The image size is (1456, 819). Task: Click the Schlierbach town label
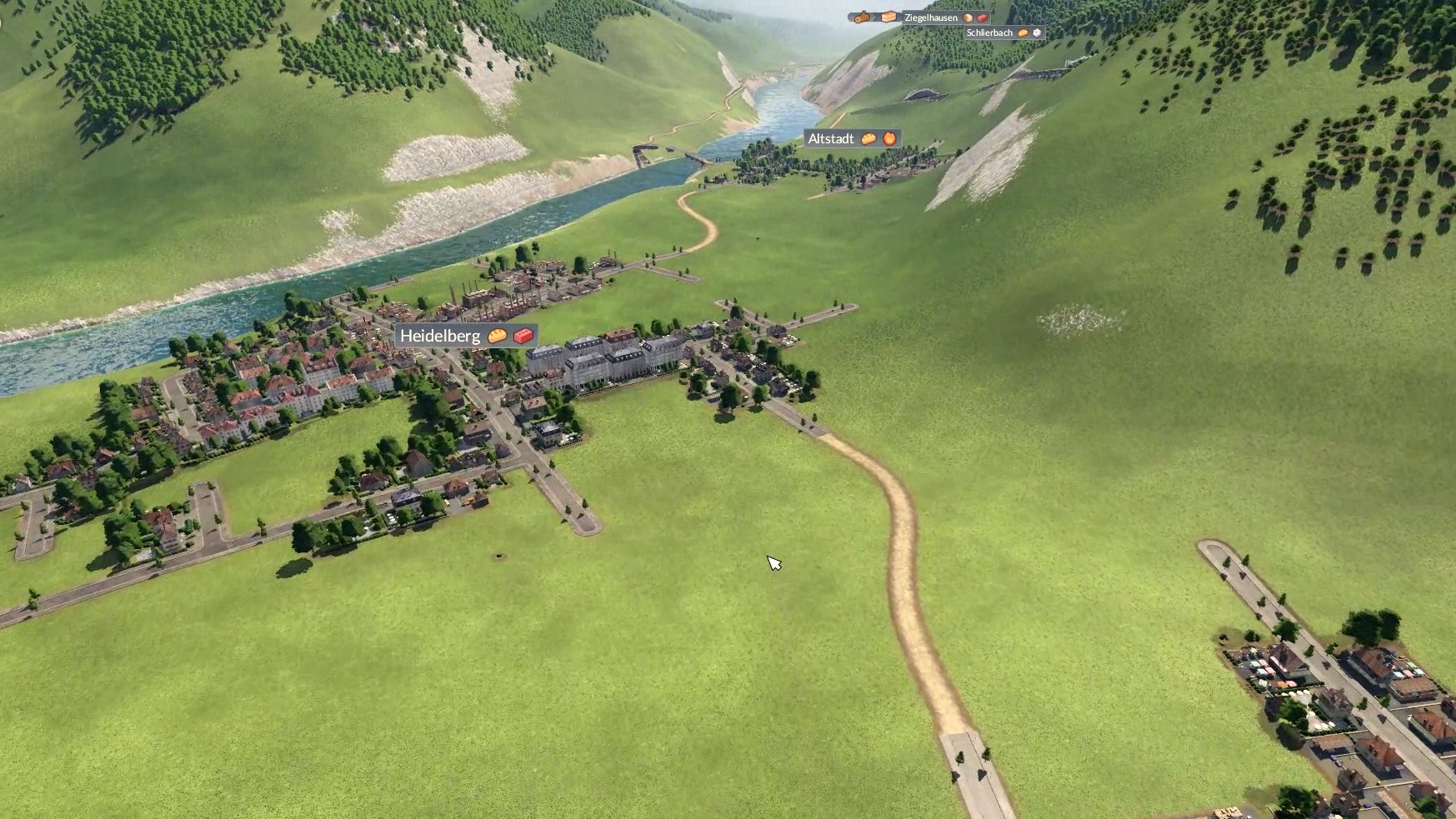989,33
